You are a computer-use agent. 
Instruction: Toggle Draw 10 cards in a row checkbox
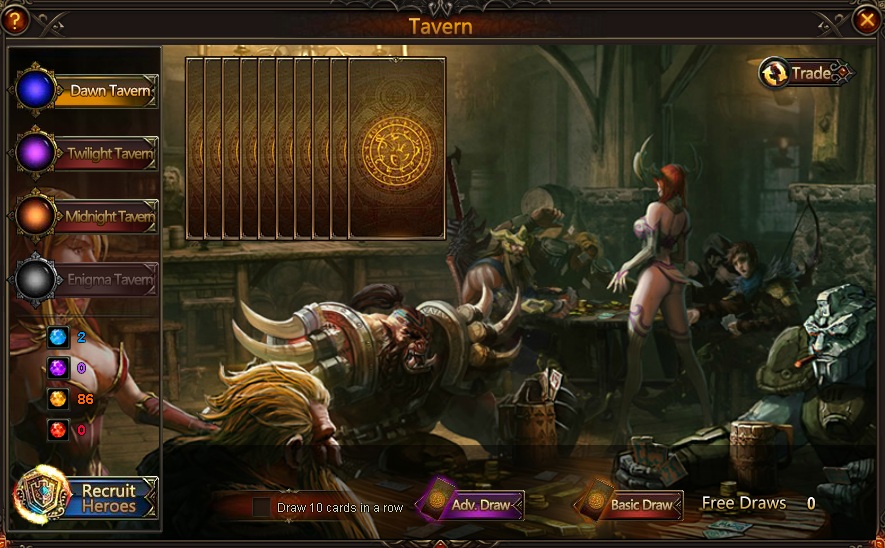261,507
